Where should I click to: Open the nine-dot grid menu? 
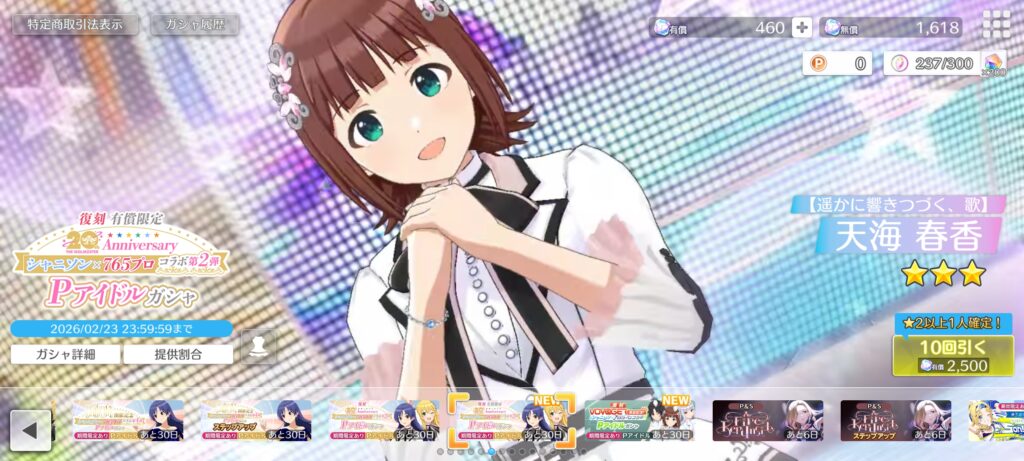click(995, 24)
